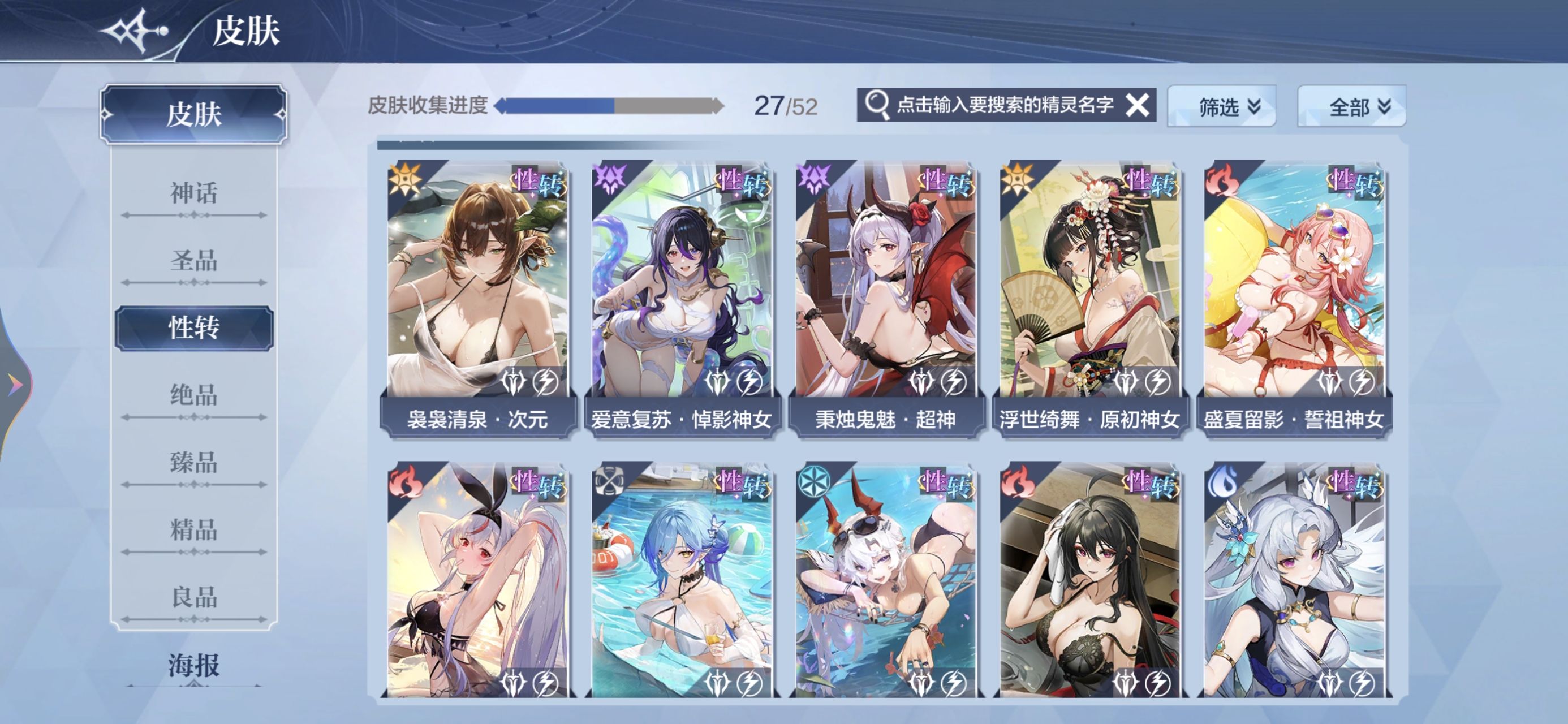Select the 皮肤 main category tab

193,114
